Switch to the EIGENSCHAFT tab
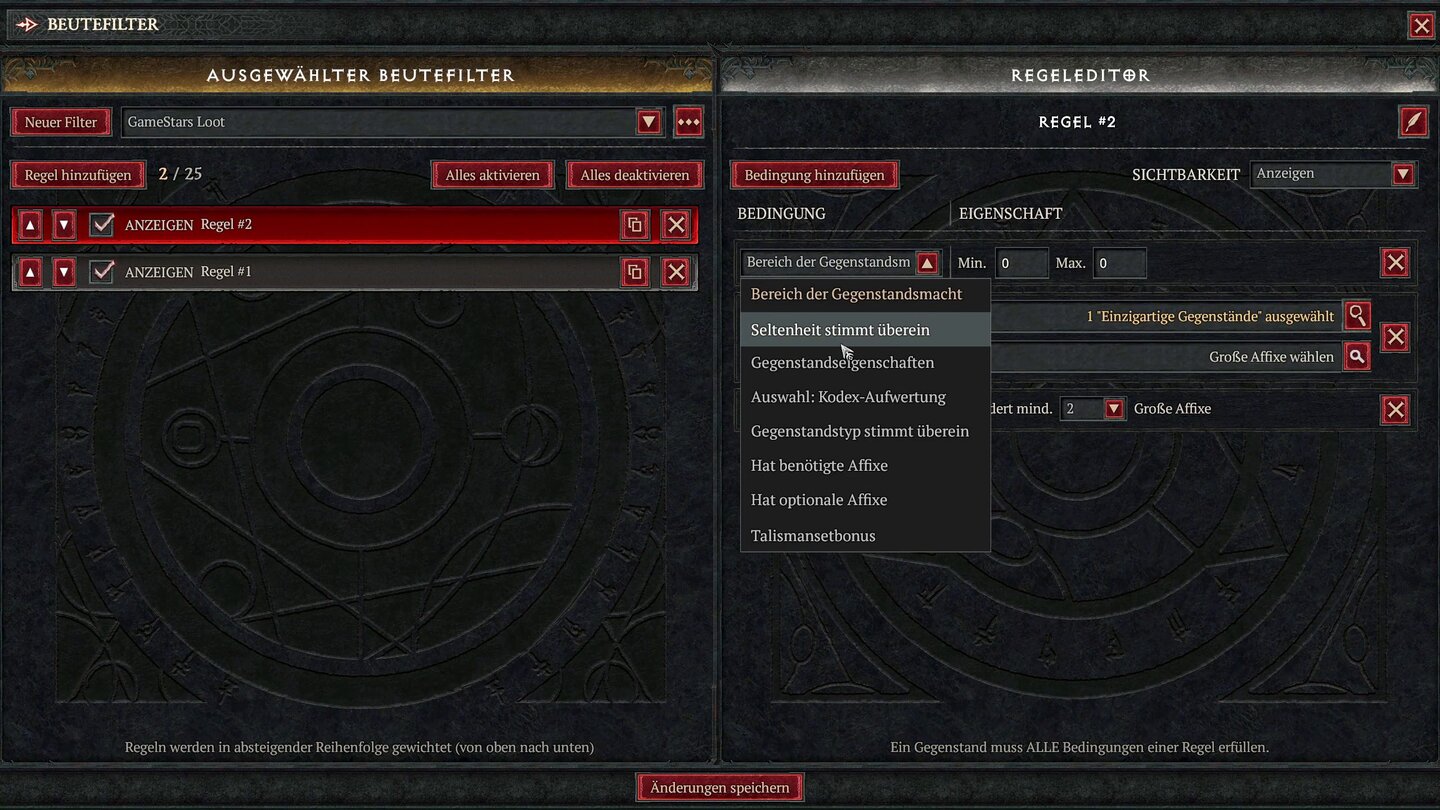 click(x=1009, y=213)
